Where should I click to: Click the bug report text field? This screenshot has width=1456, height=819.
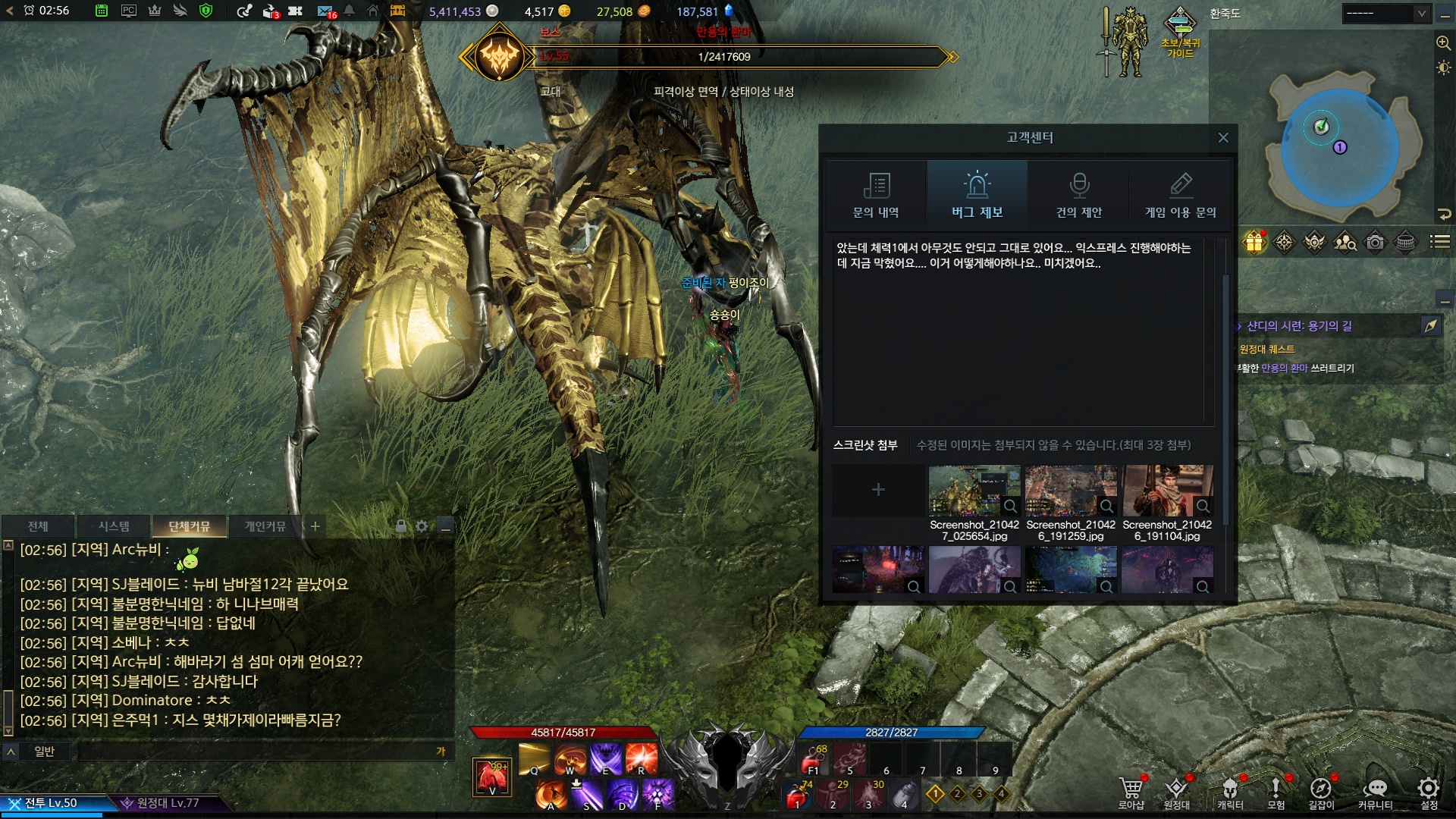[x=1018, y=334]
